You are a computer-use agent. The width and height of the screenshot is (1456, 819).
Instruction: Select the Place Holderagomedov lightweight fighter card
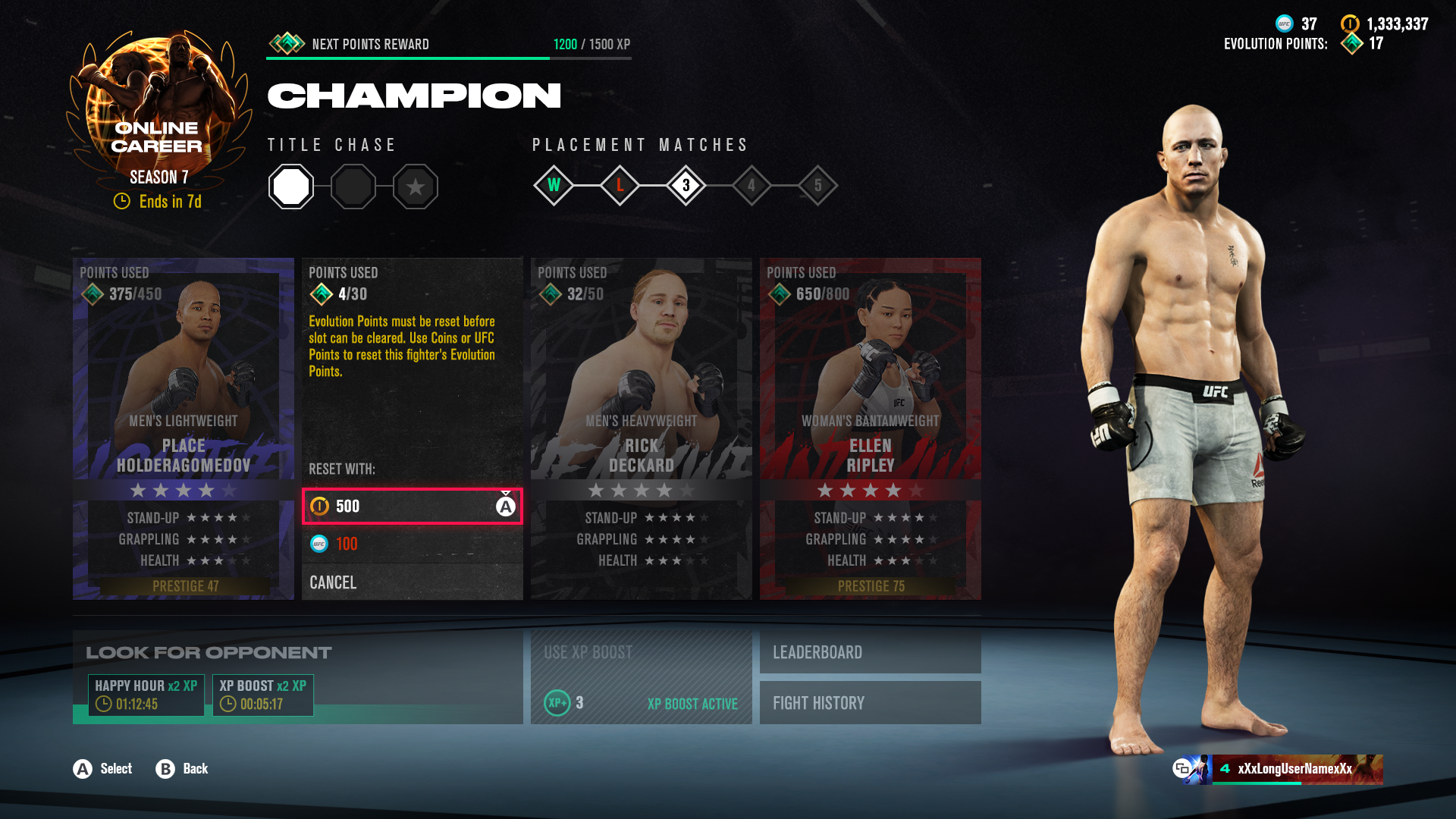click(x=184, y=428)
